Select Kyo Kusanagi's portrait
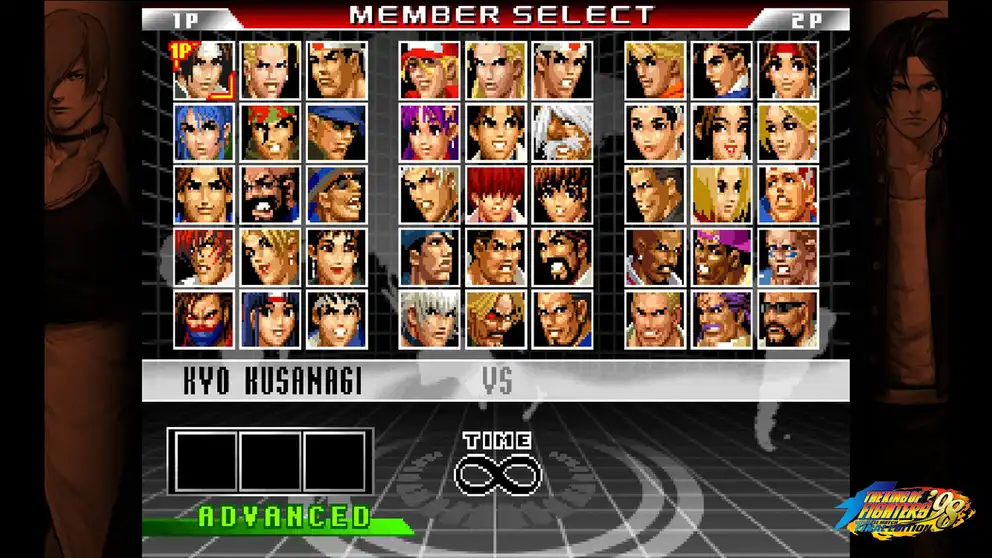This screenshot has height=558, width=992. pyautogui.click(x=204, y=70)
